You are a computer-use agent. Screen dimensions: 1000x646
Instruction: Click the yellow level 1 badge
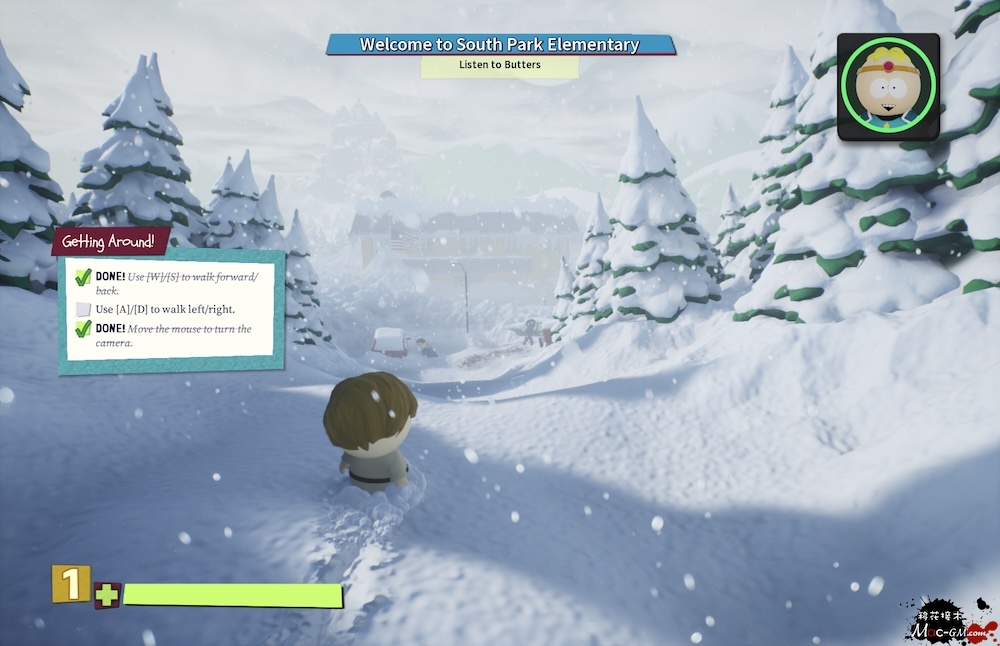pyautogui.click(x=71, y=585)
